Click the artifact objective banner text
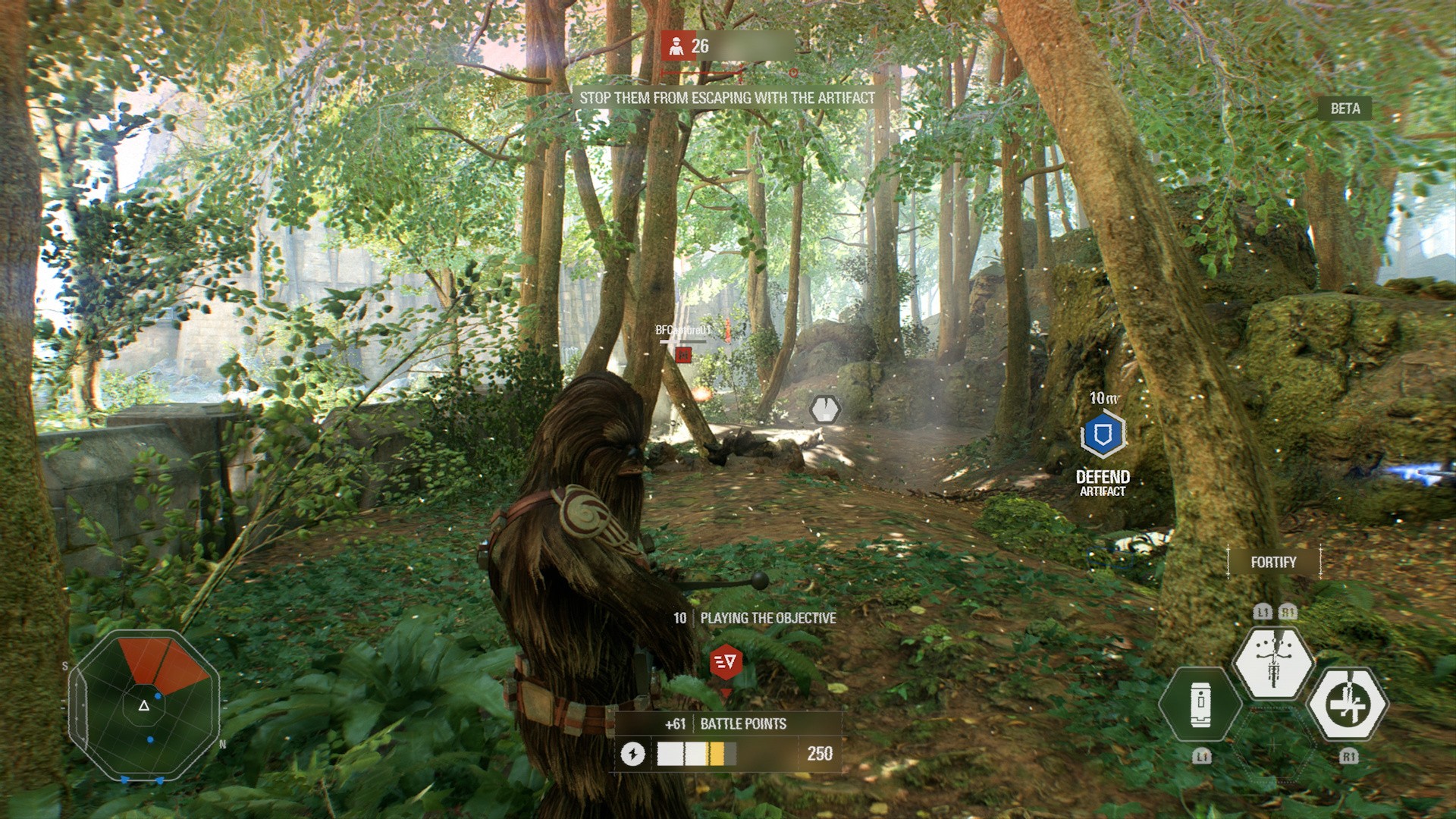The width and height of the screenshot is (1456, 819). pos(727,98)
